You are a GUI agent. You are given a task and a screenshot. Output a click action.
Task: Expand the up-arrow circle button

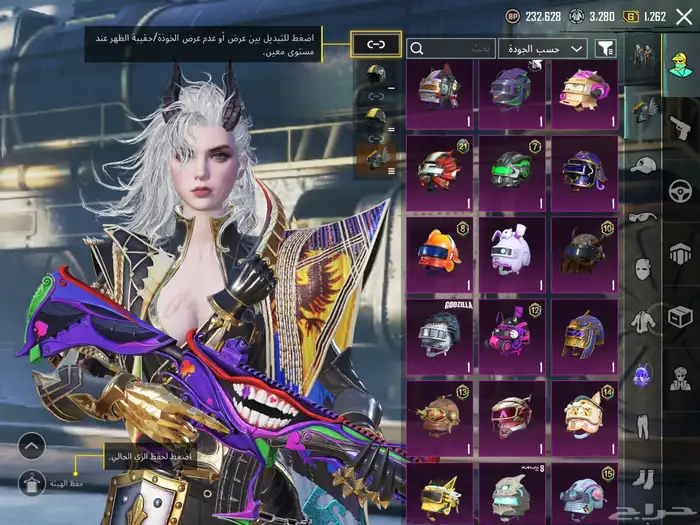pyautogui.click(x=31, y=446)
